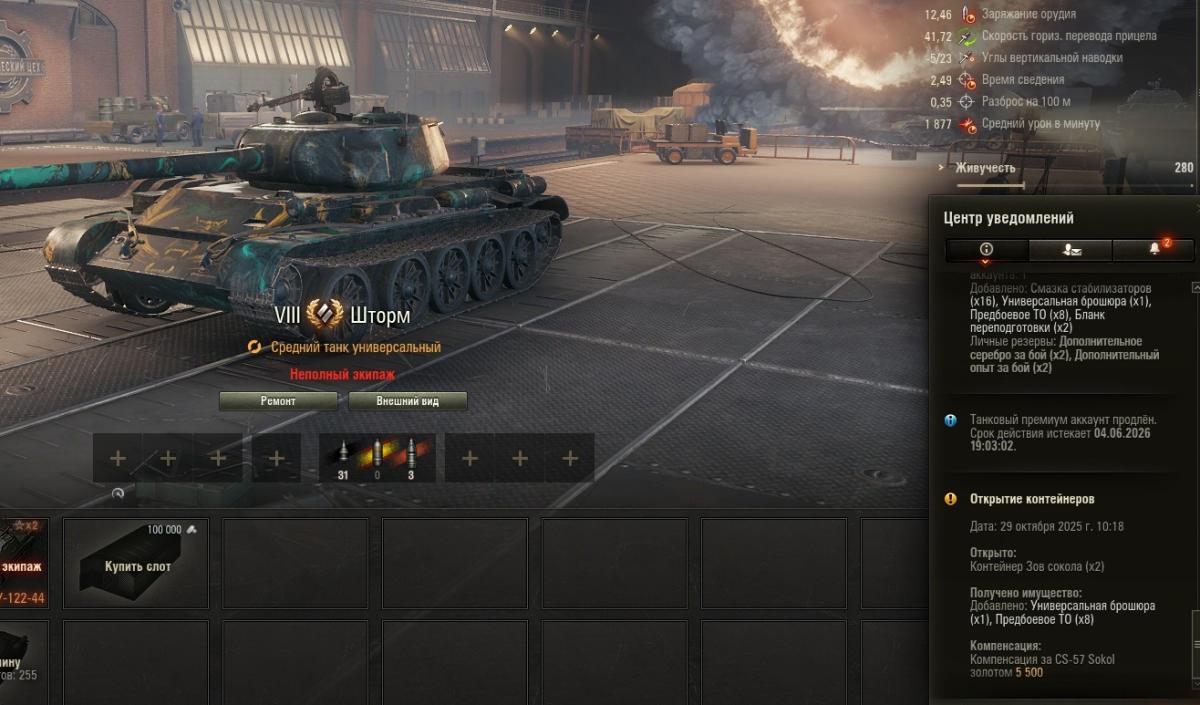Select the standard shell slot with 31 rounds
1200x705 pixels.
pos(342,457)
